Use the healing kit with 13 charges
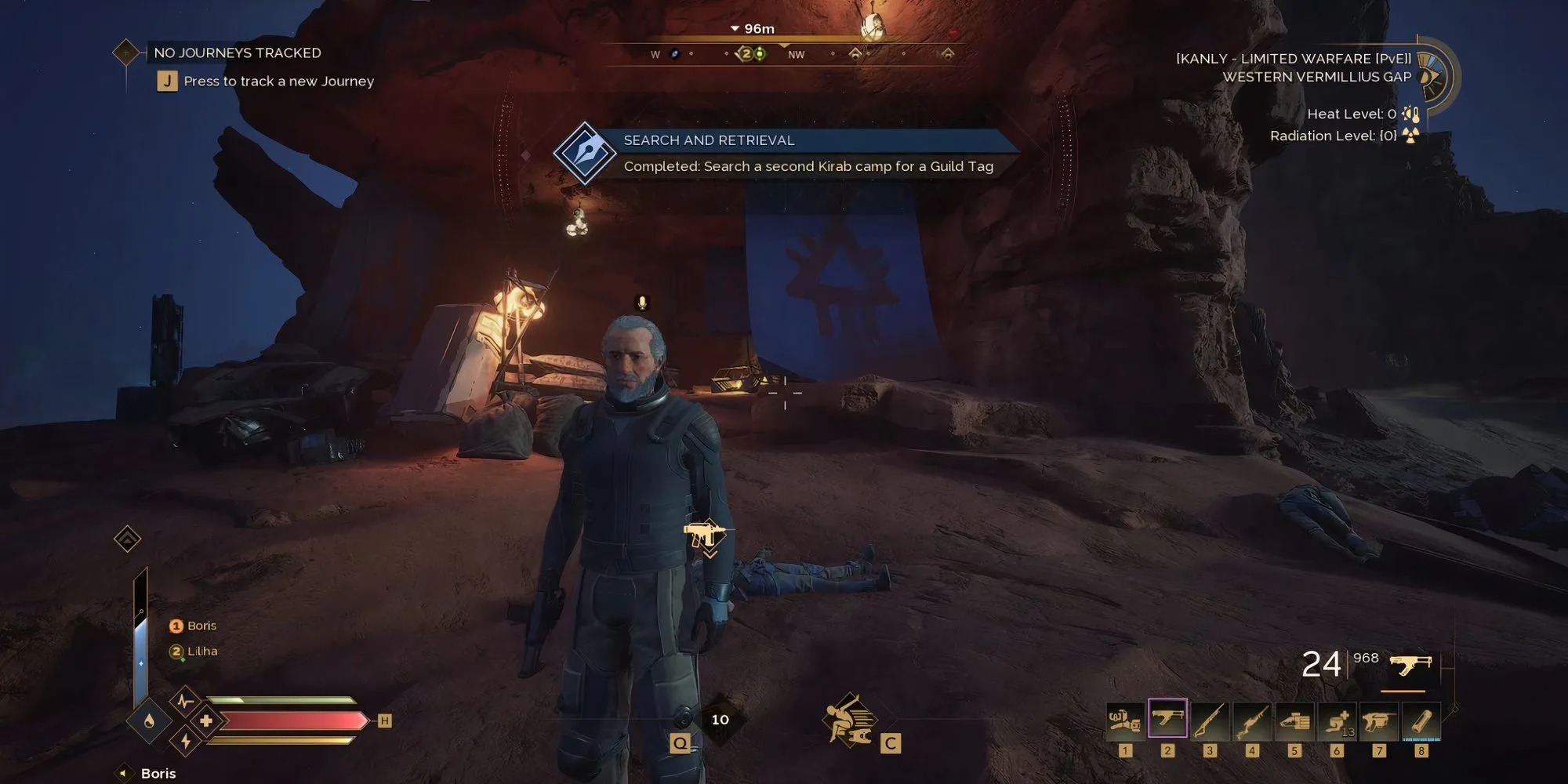The height and width of the screenshot is (784, 1568). pyautogui.click(x=1337, y=720)
